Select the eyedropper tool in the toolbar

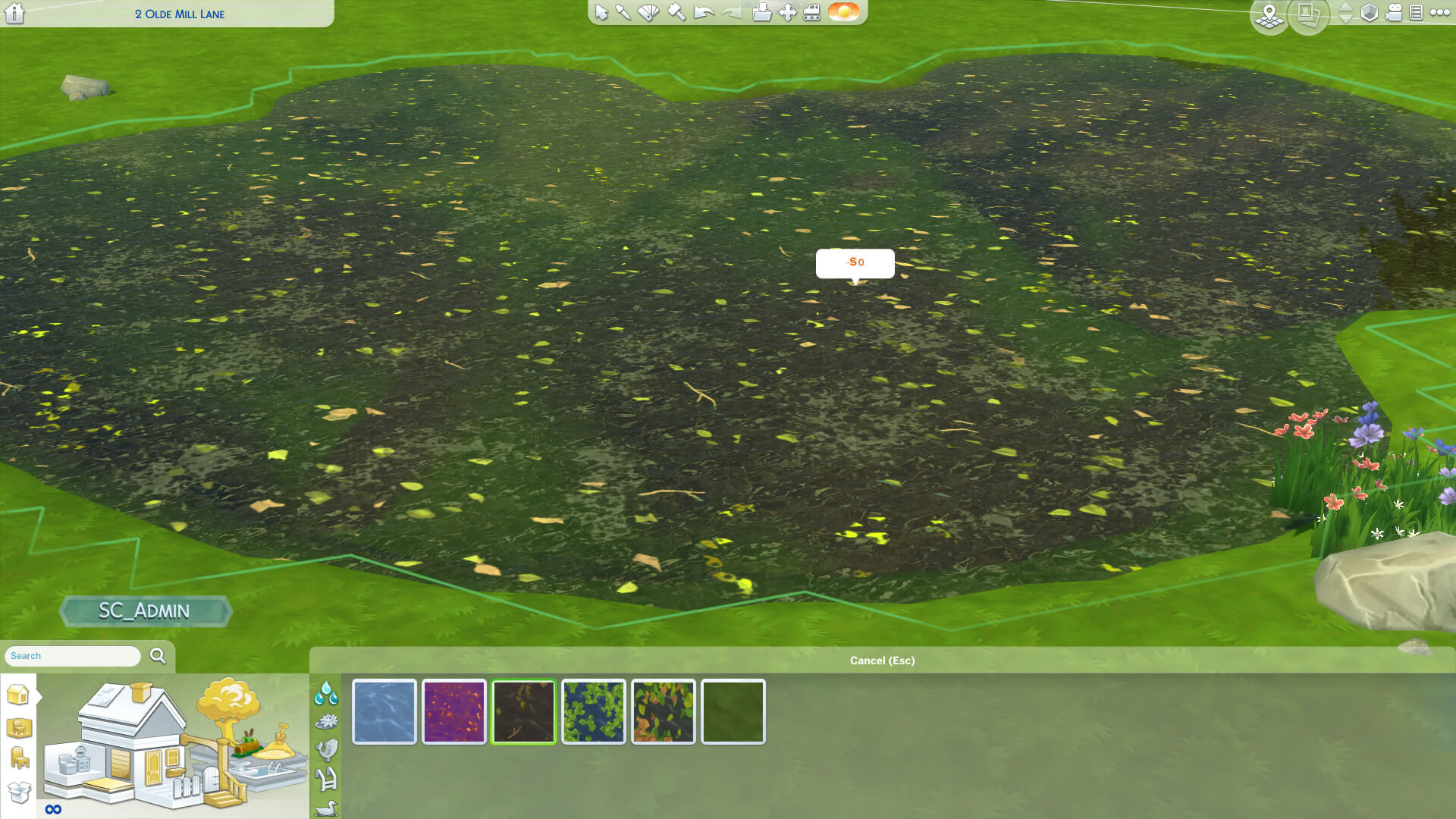[623, 13]
